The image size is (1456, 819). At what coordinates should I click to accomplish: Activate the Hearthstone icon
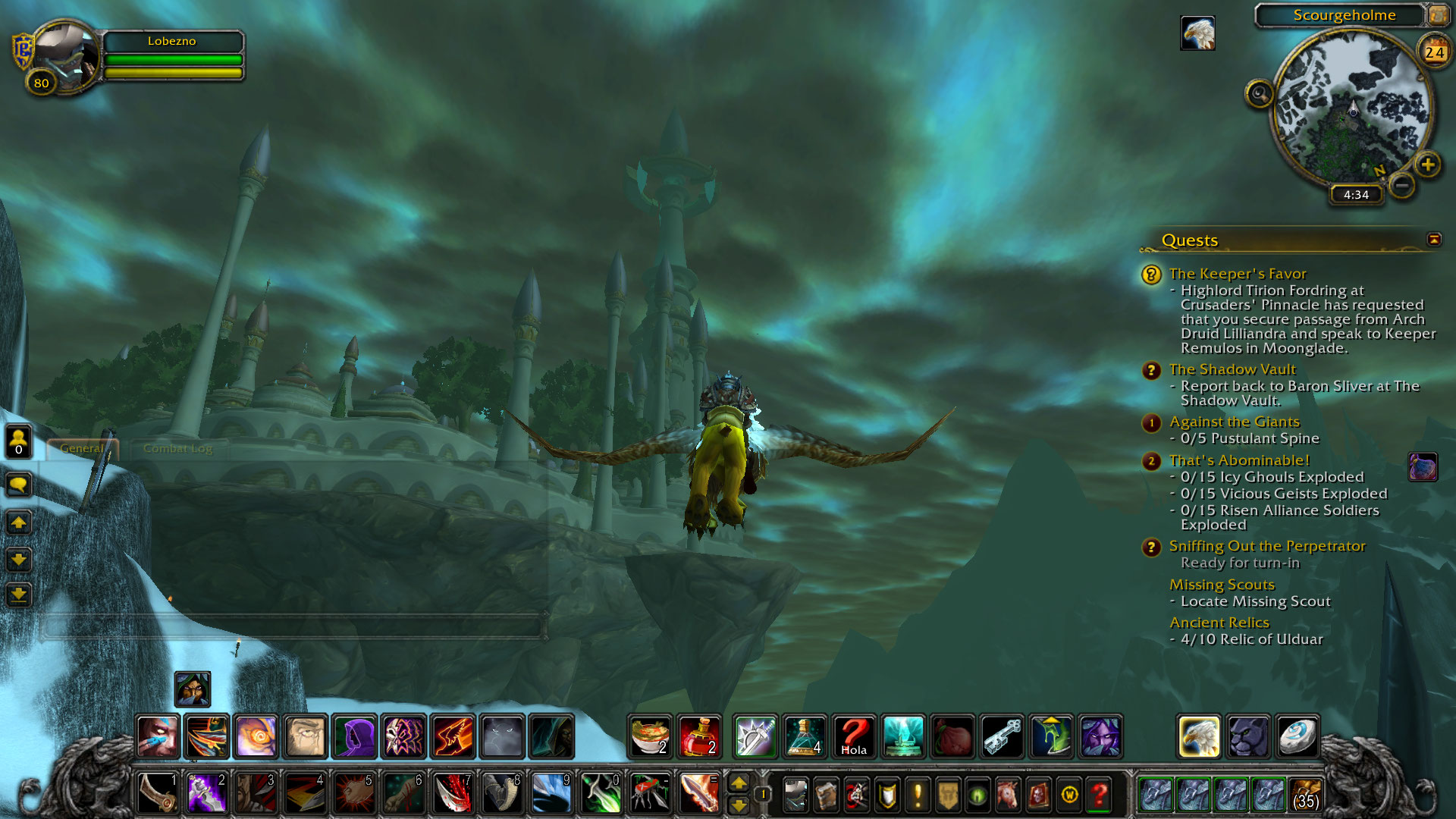click(1297, 736)
